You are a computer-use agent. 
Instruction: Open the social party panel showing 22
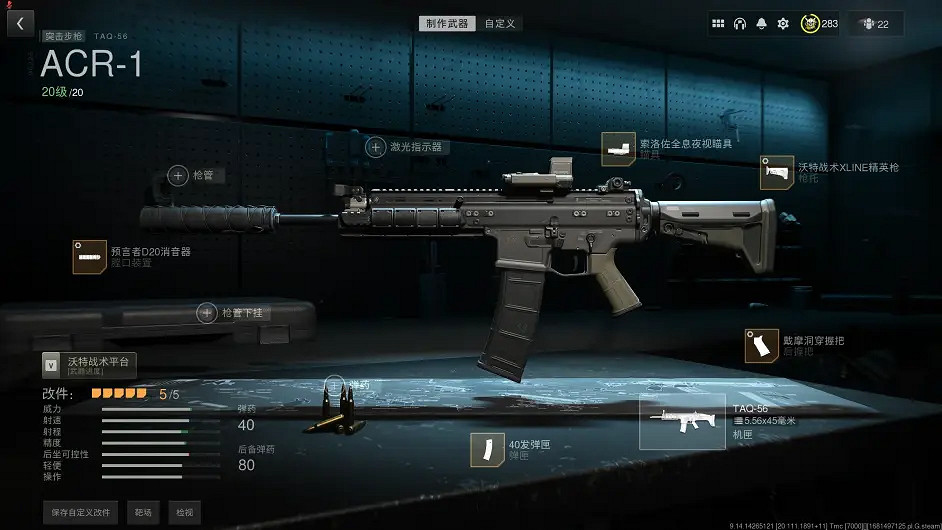pos(875,23)
